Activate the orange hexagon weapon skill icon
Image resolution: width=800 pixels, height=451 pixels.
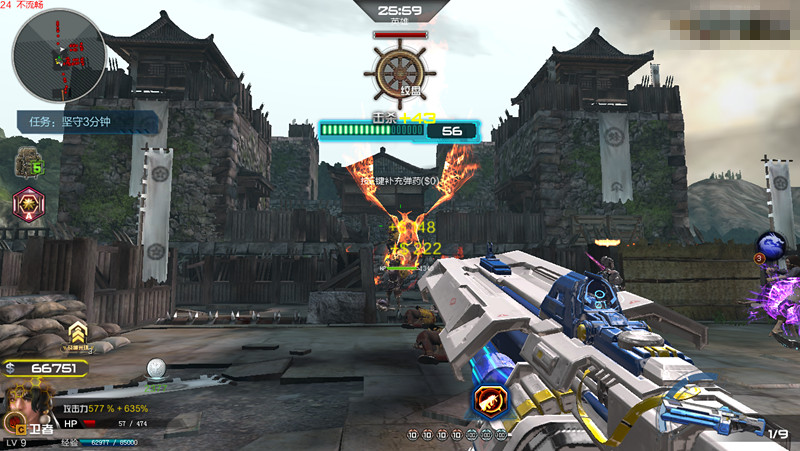[x=489, y=402]
